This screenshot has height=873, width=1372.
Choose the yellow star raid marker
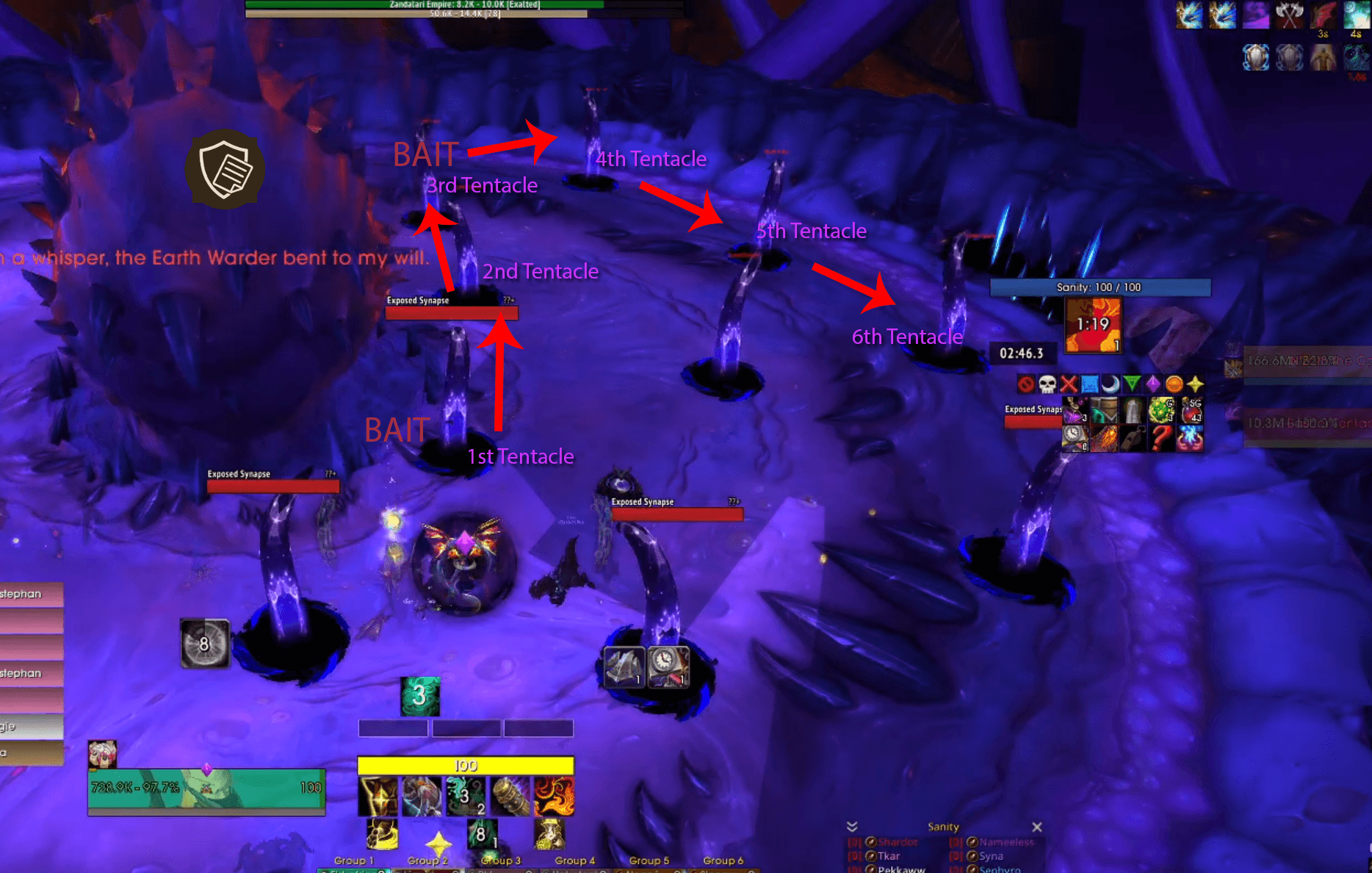pos(1195,384)
